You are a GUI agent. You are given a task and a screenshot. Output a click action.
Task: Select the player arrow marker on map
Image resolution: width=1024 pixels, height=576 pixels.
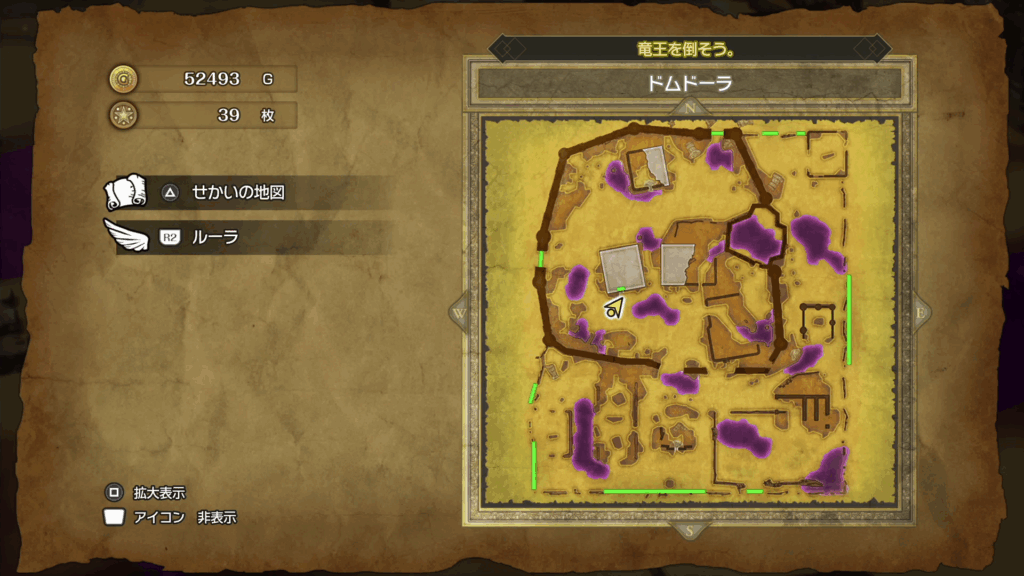[x=613, y=309]
